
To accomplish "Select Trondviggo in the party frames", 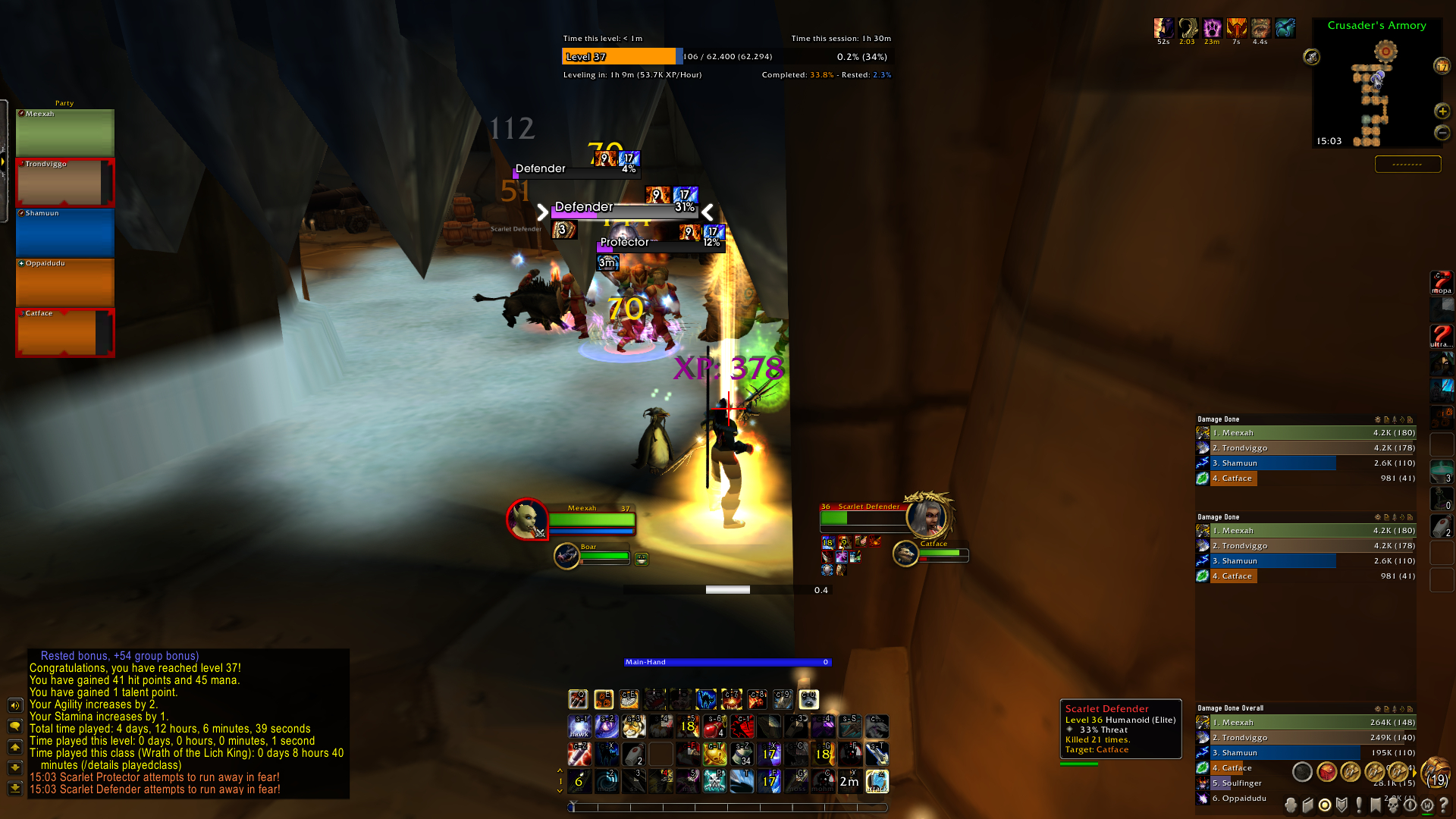I will coord(64,183).
